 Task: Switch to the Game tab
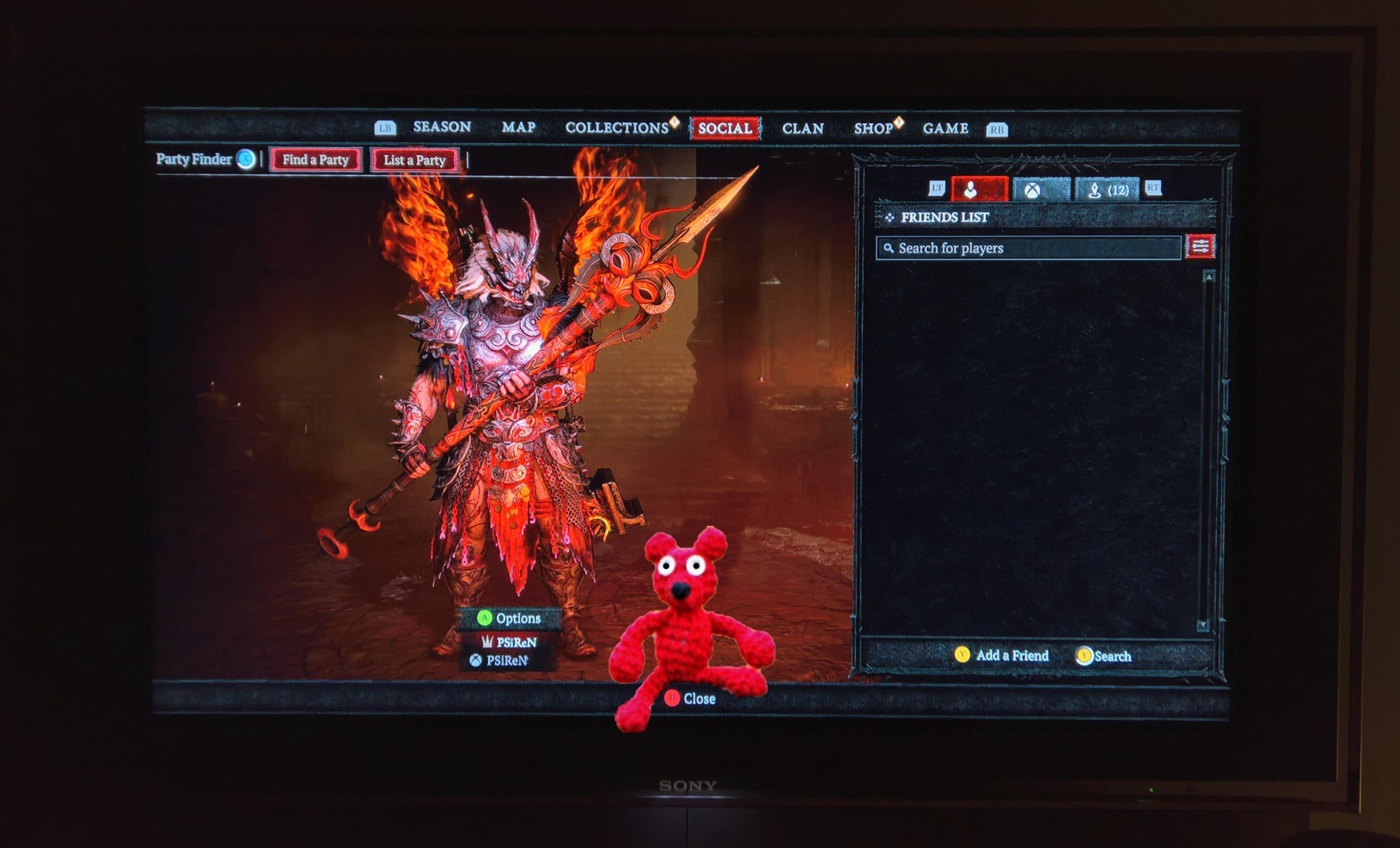coord(945,129)
